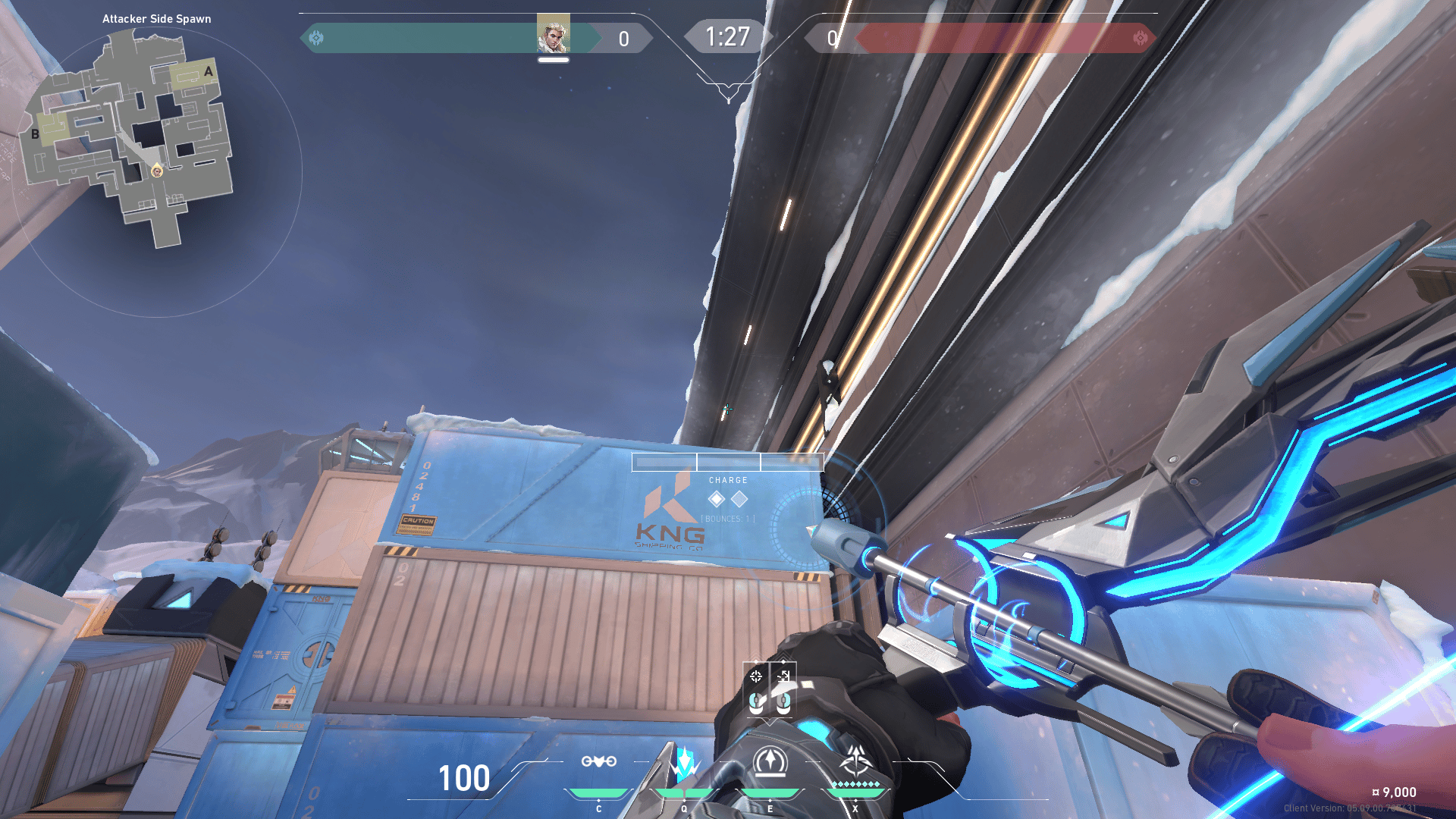This screenshot has height=819, width=1456.
Task: Click the red team's score of 0
Action: (832, 36)
